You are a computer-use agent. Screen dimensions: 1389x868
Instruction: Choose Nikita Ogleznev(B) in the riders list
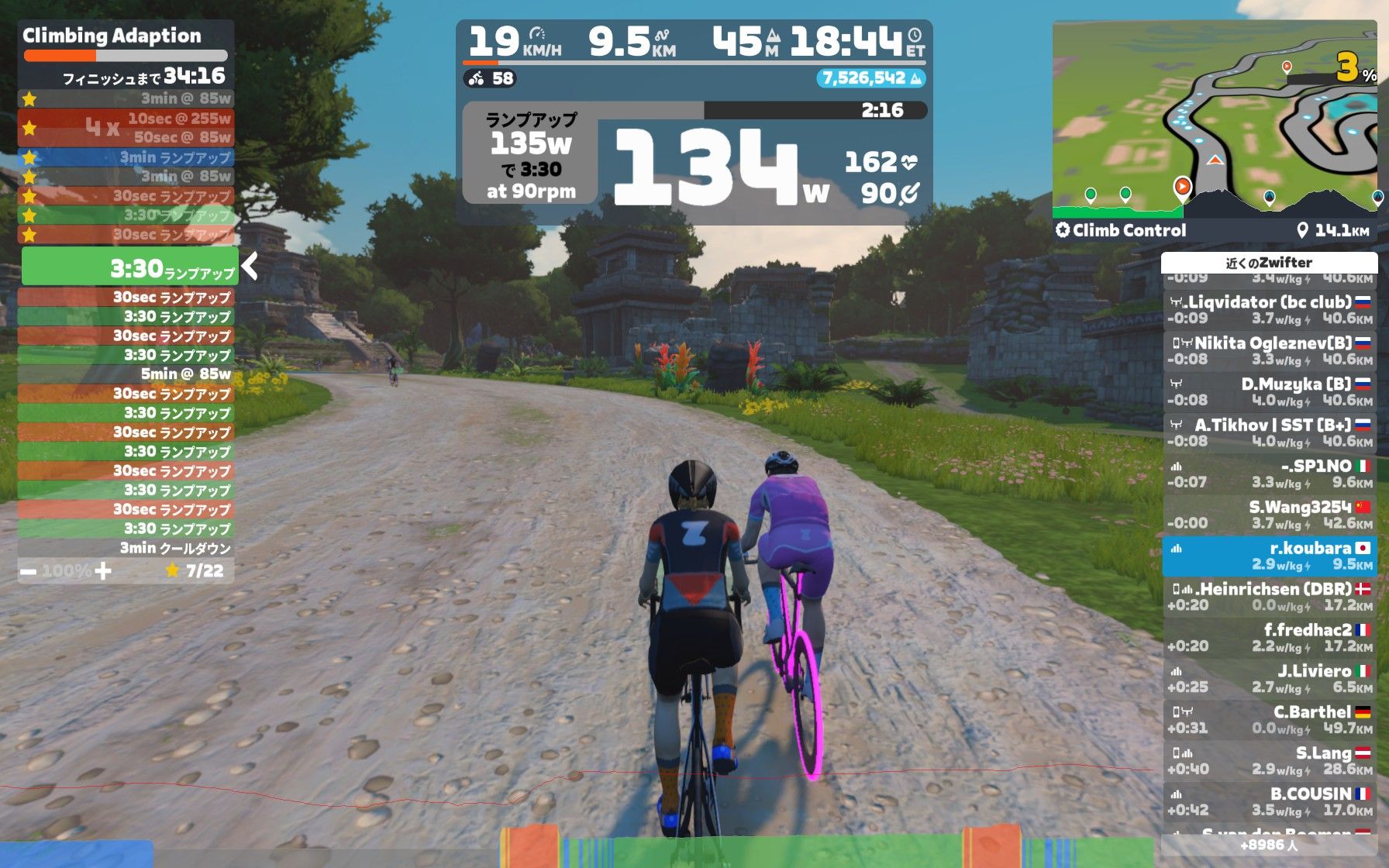(1269, 350)
